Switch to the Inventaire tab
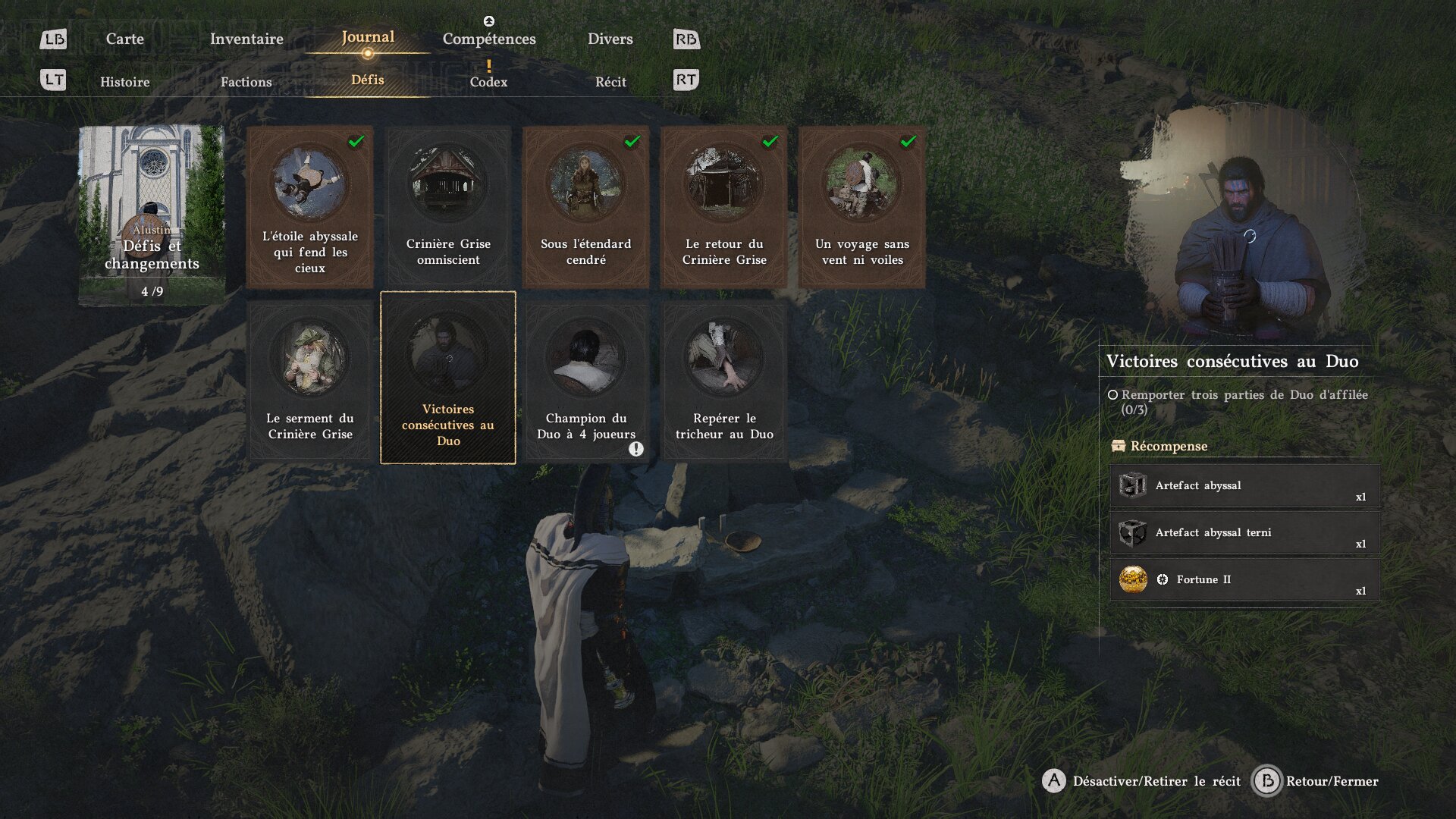The height and width of the screenshot is (819, 1456). [x=246, y=39]
